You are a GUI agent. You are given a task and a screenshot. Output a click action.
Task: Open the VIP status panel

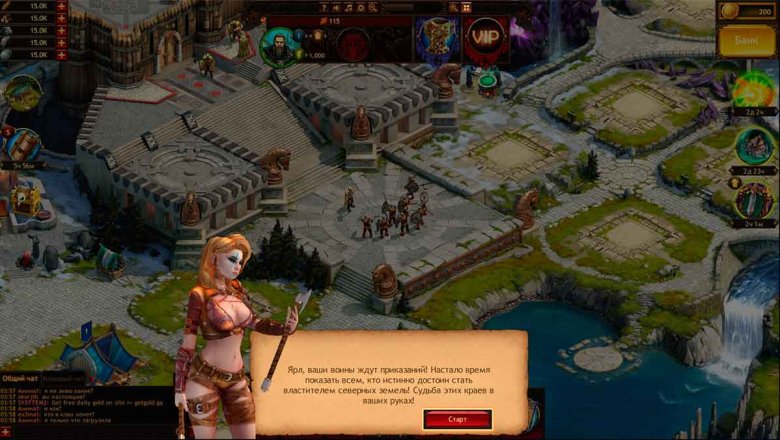[486, 40]
